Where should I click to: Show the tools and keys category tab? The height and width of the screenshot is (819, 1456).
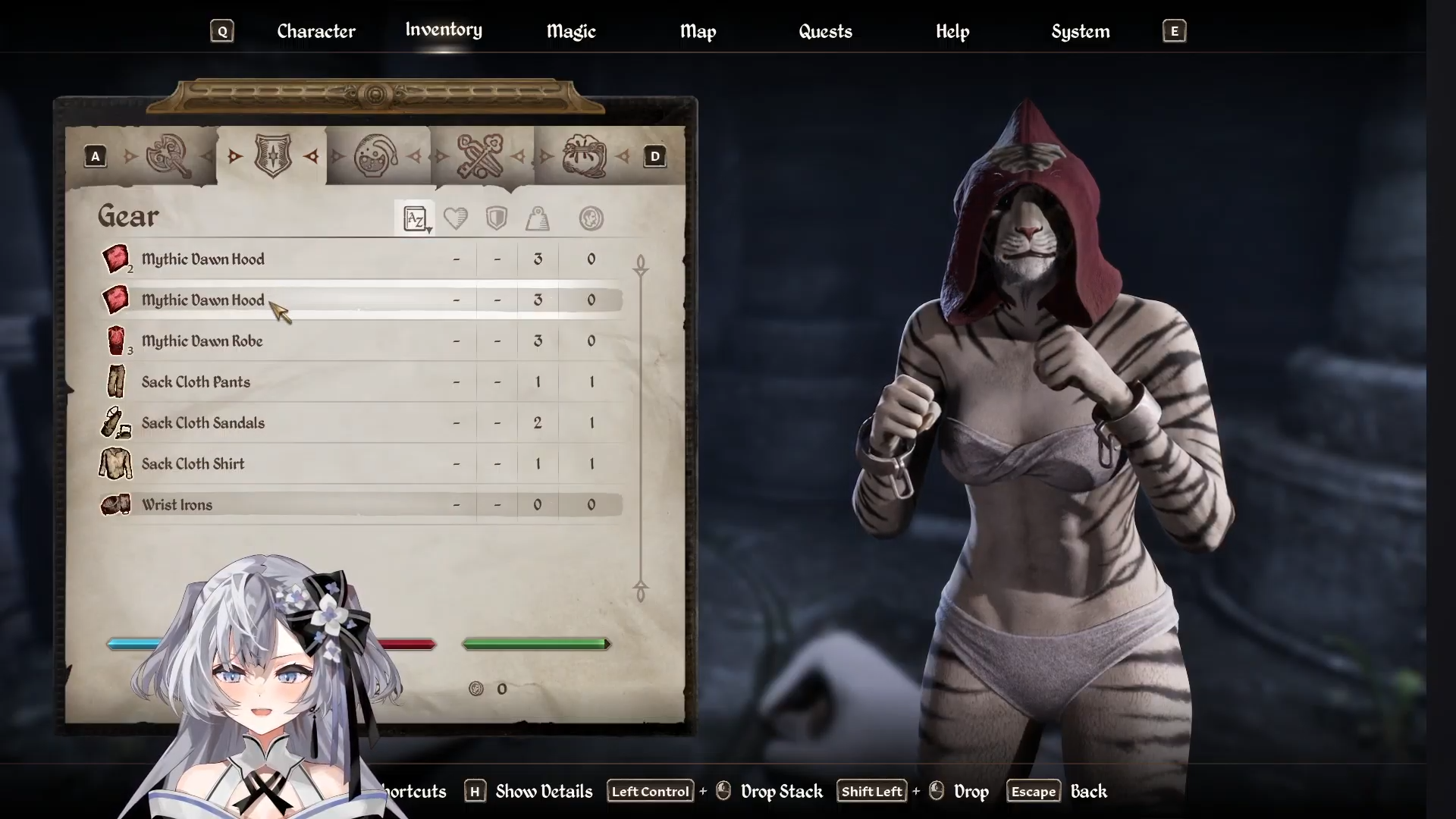[480, 156]
